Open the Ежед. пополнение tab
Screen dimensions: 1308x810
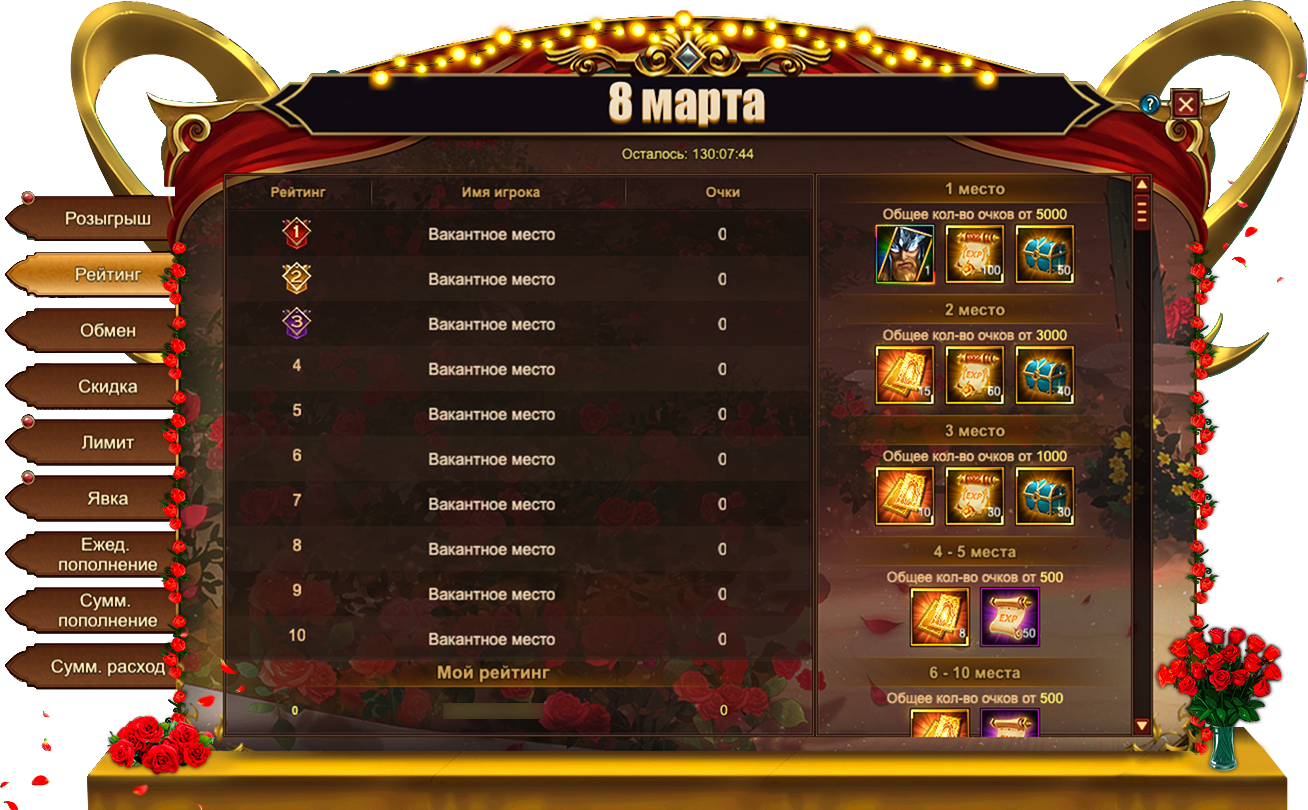pyautogui.click(x=107, y=554)
